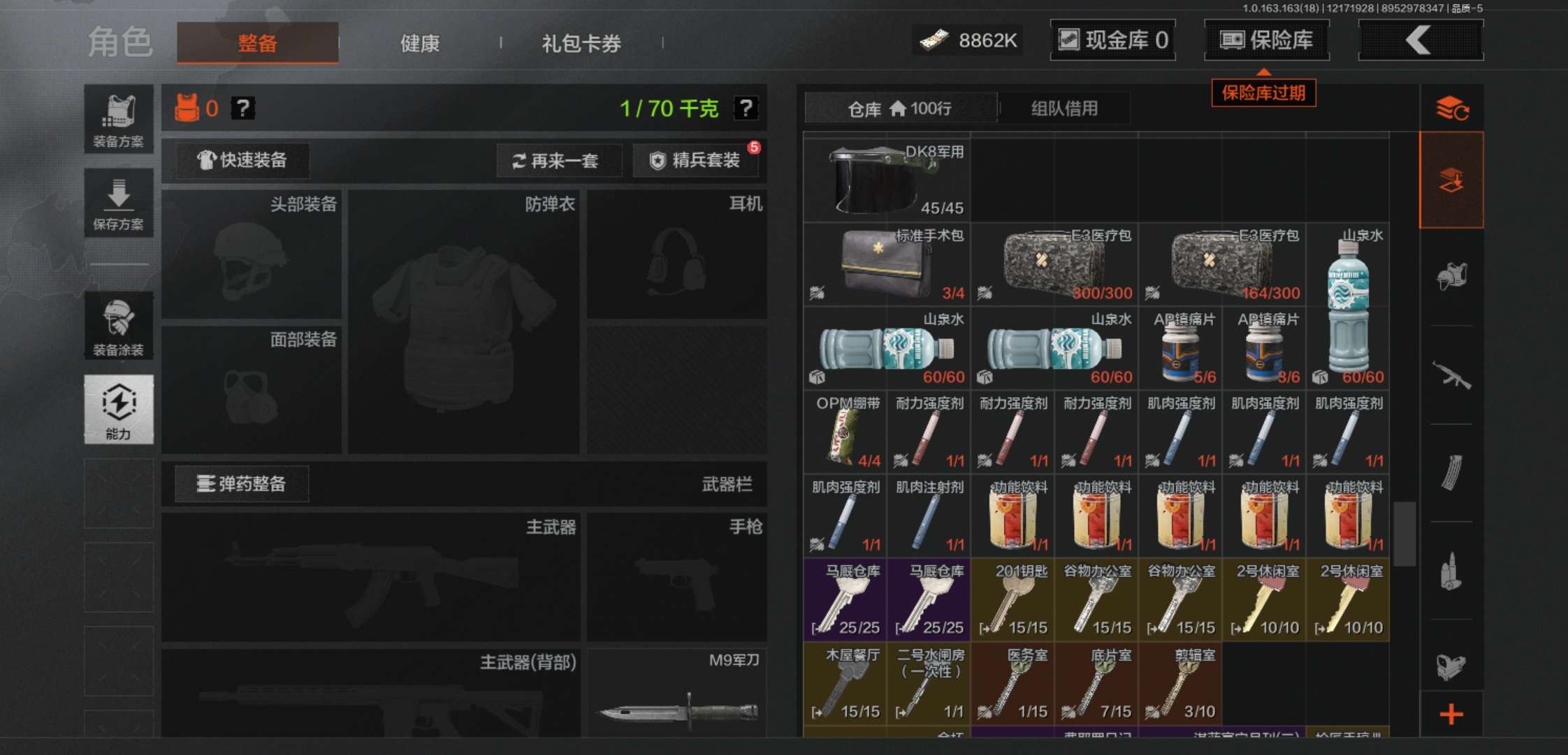Select the DK8军用 face shield item
1568x755 pixels.
click(886, 180)
